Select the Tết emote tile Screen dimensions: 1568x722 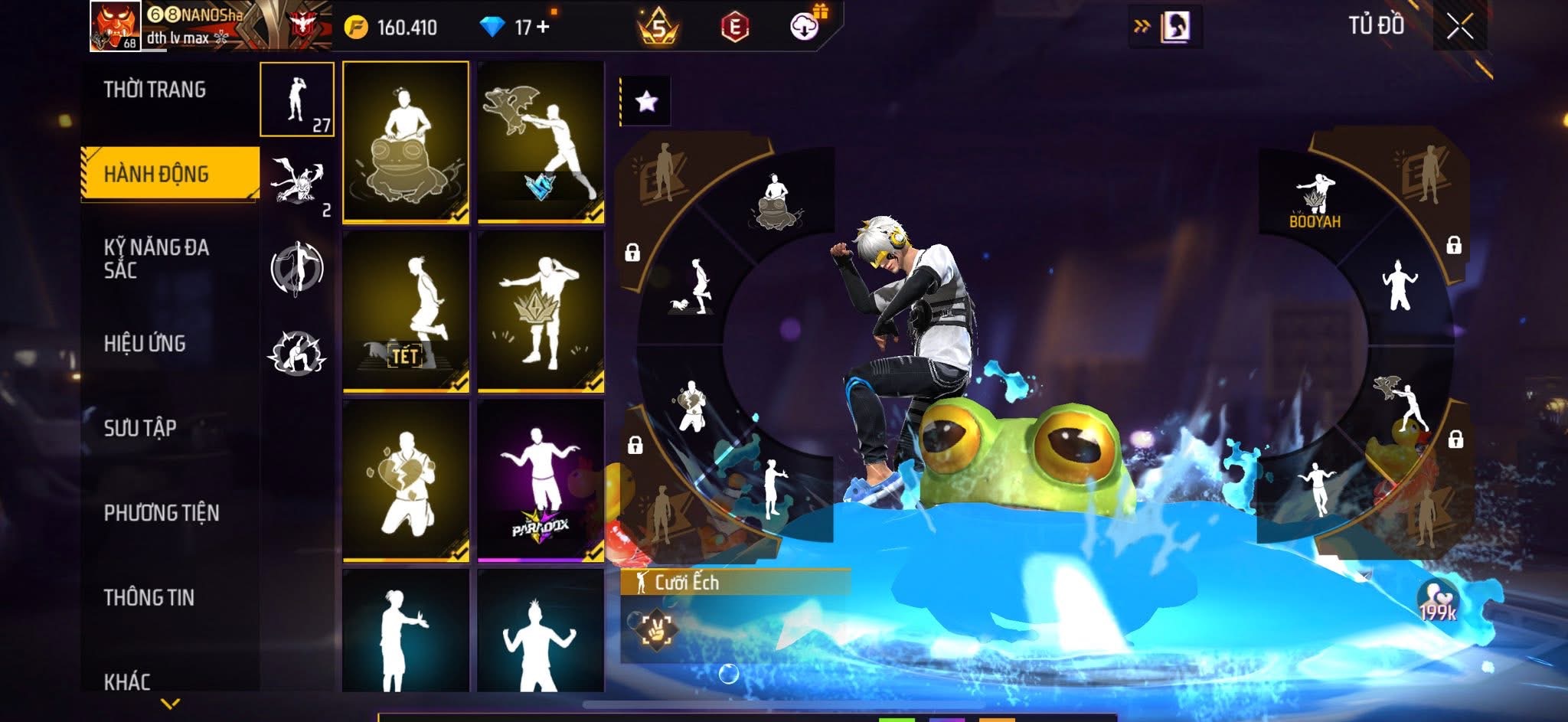[x=406, y=312]
